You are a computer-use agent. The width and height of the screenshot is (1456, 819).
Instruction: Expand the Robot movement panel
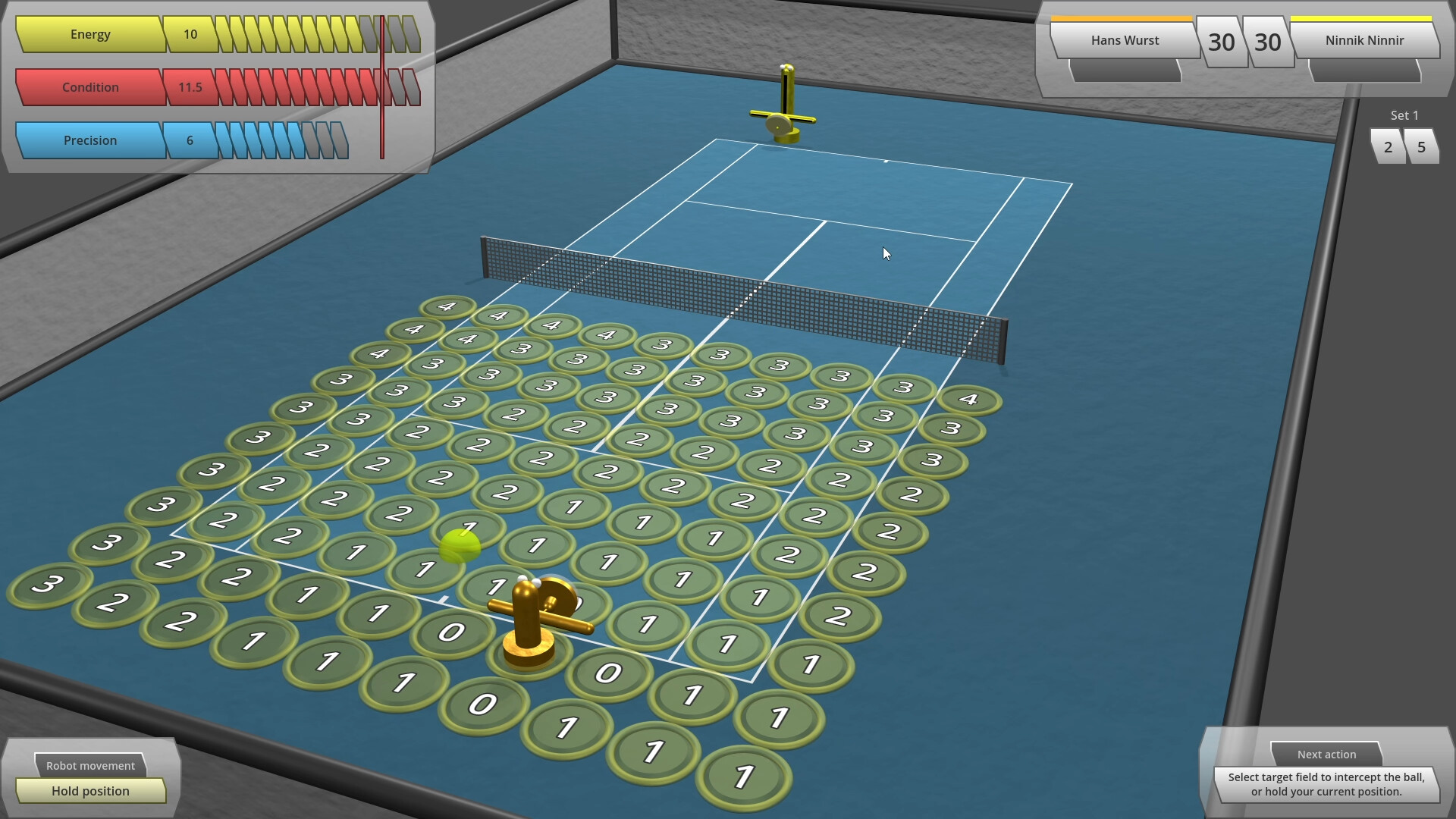[90, 765]
